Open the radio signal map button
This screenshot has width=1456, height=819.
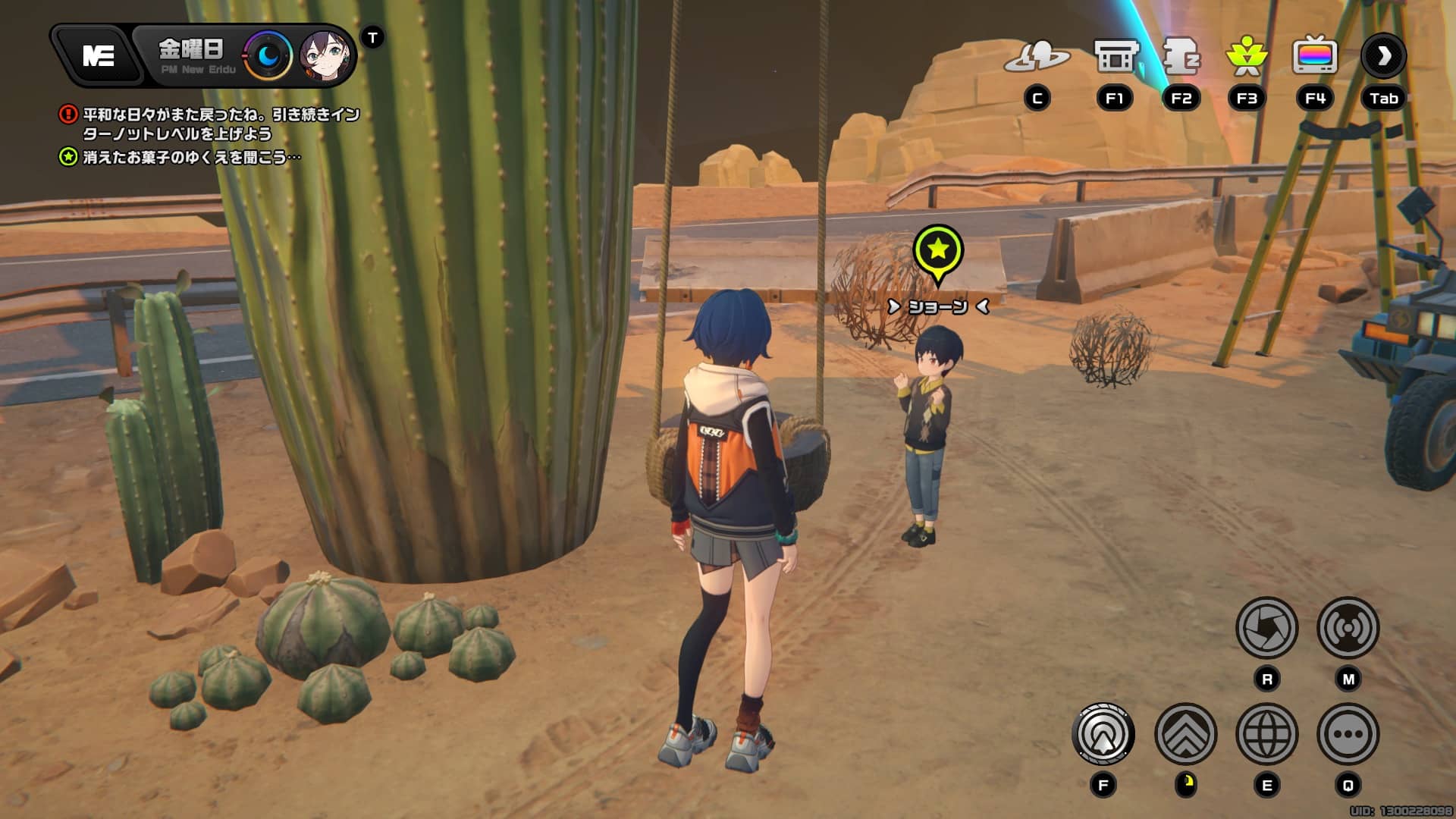click(x=1348, y=628)
